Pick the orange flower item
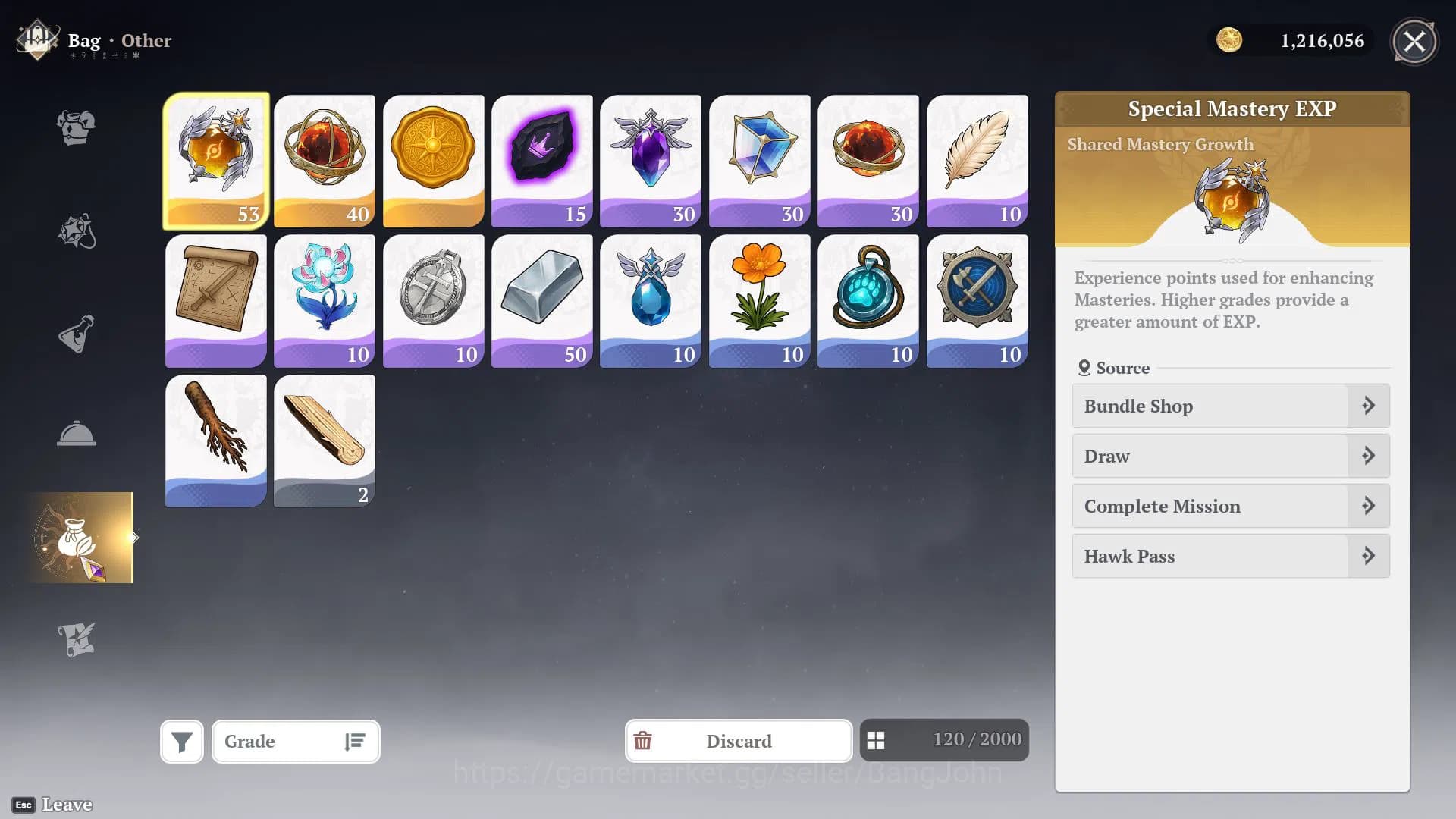 [x=759, y=300]
